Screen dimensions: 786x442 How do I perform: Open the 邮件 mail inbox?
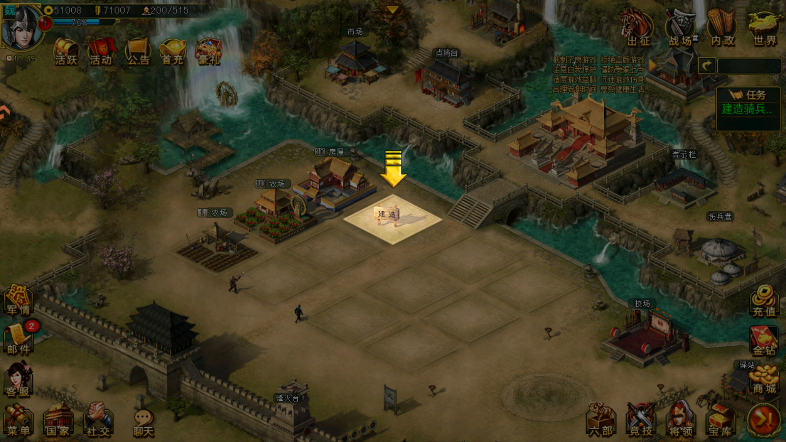pyautogui.click(x=17, y=339)
